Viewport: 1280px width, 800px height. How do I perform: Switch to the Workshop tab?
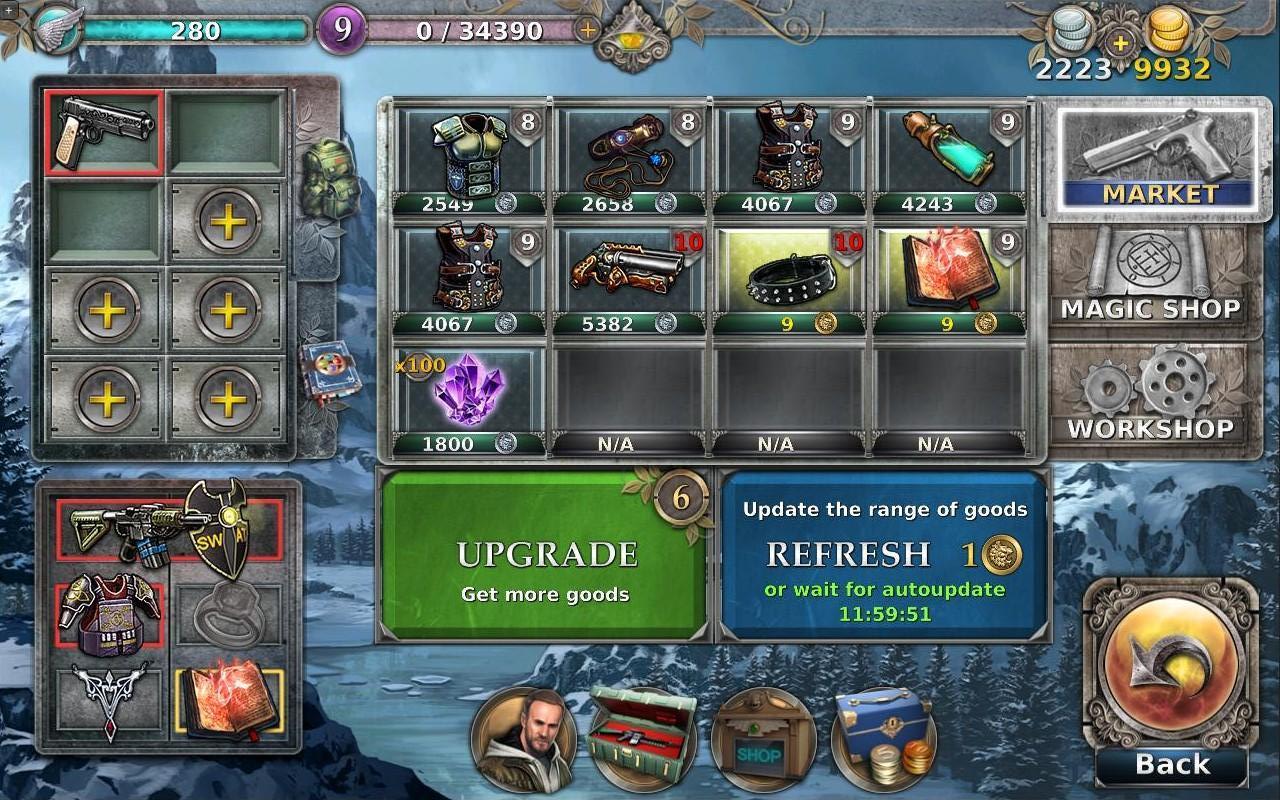1150,398
